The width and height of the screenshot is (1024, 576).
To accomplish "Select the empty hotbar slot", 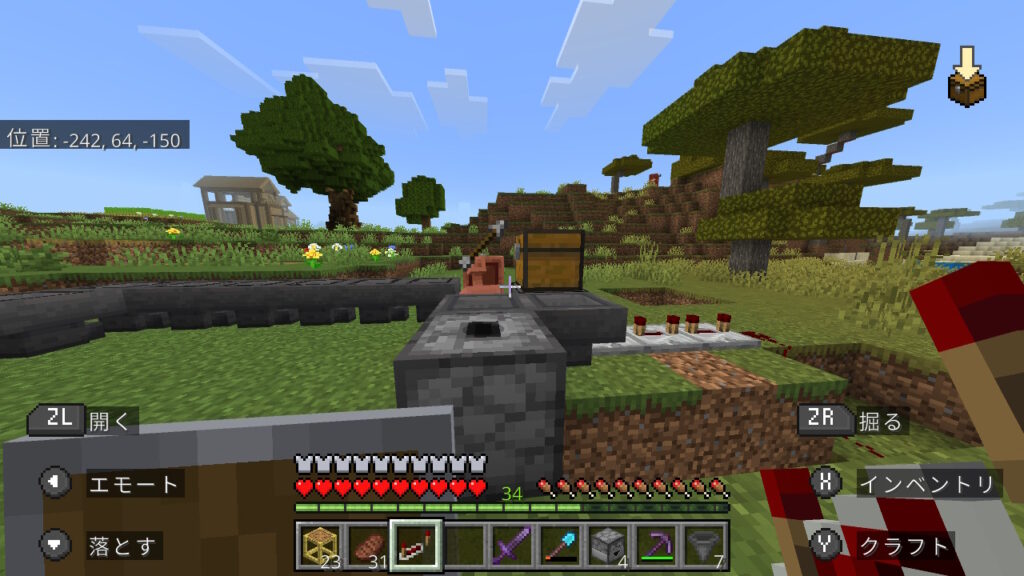I will click(463, 545).
